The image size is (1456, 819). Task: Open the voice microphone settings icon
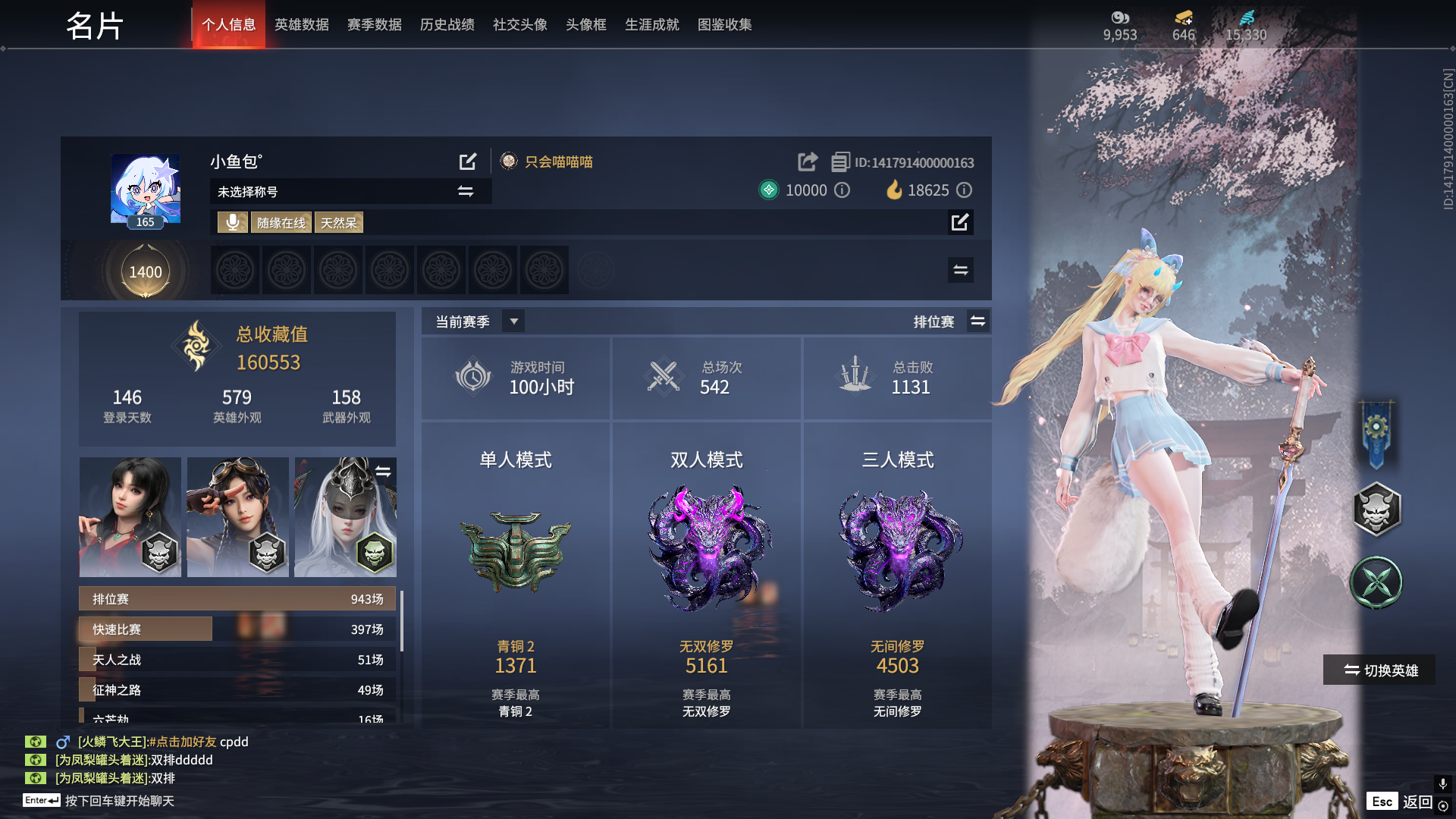[232, 222]
